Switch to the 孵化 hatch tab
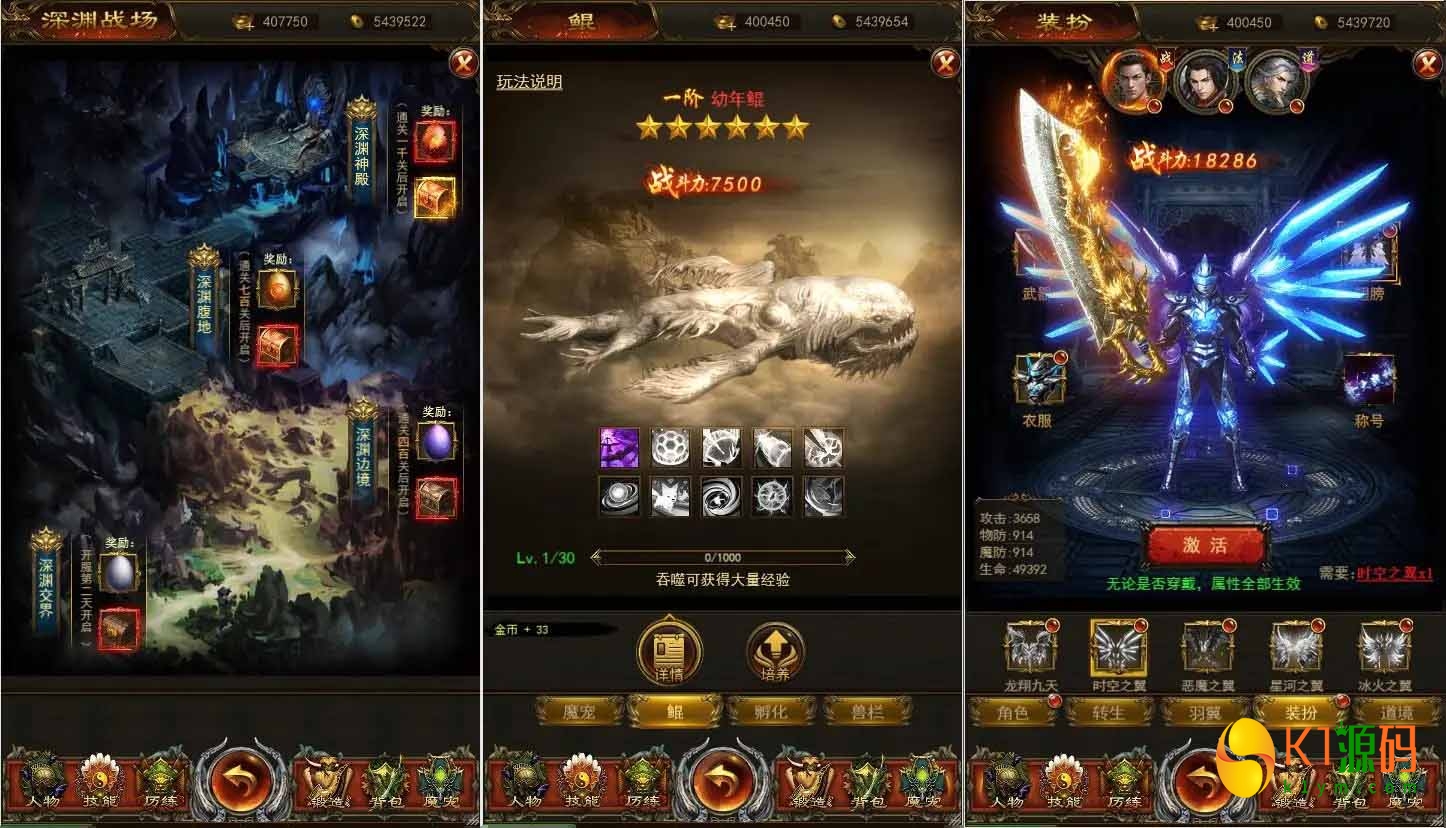The image size is (1446, 828). [x=770, y=712]
